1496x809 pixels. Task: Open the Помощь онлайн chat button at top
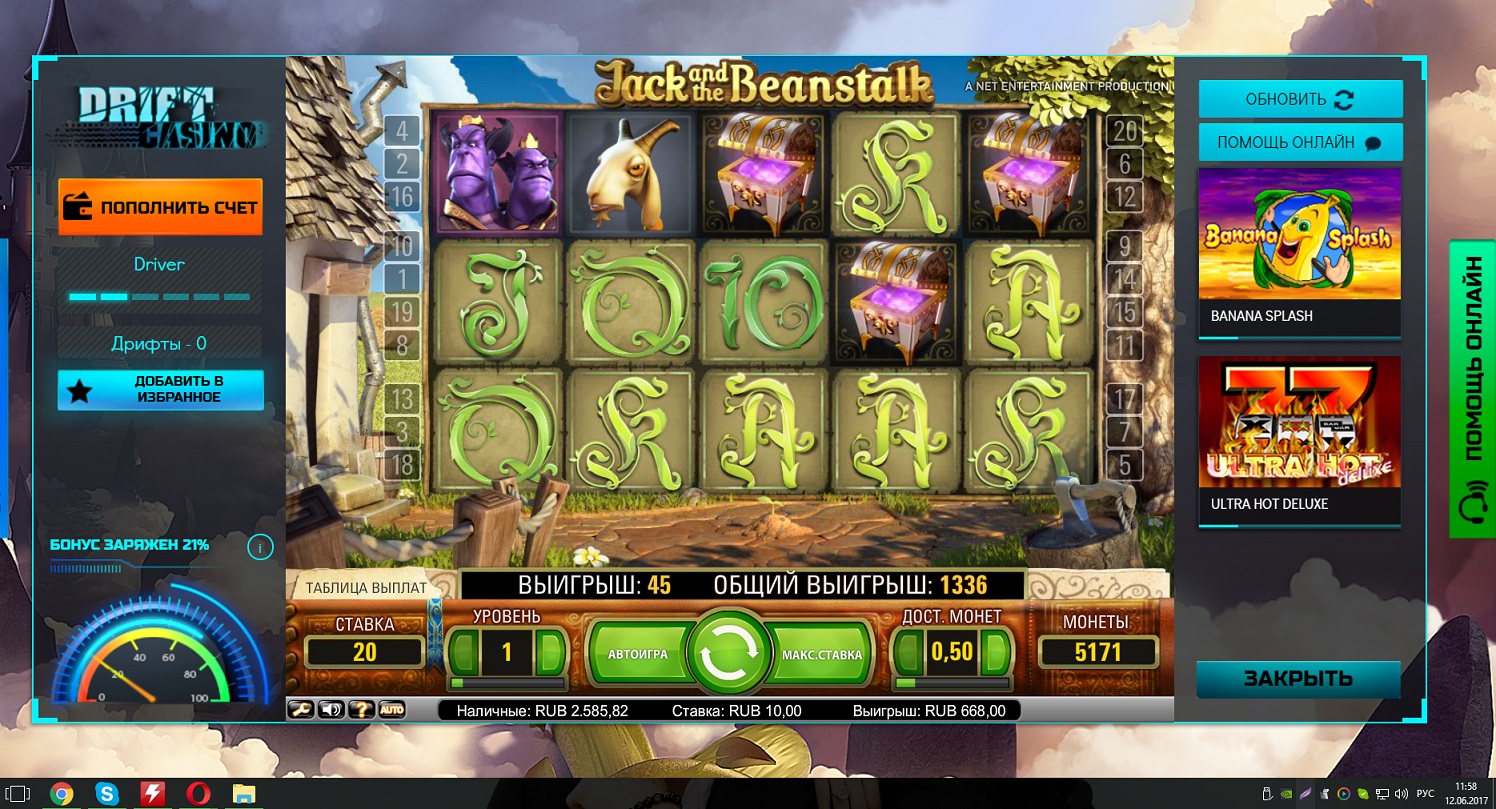1300,142
